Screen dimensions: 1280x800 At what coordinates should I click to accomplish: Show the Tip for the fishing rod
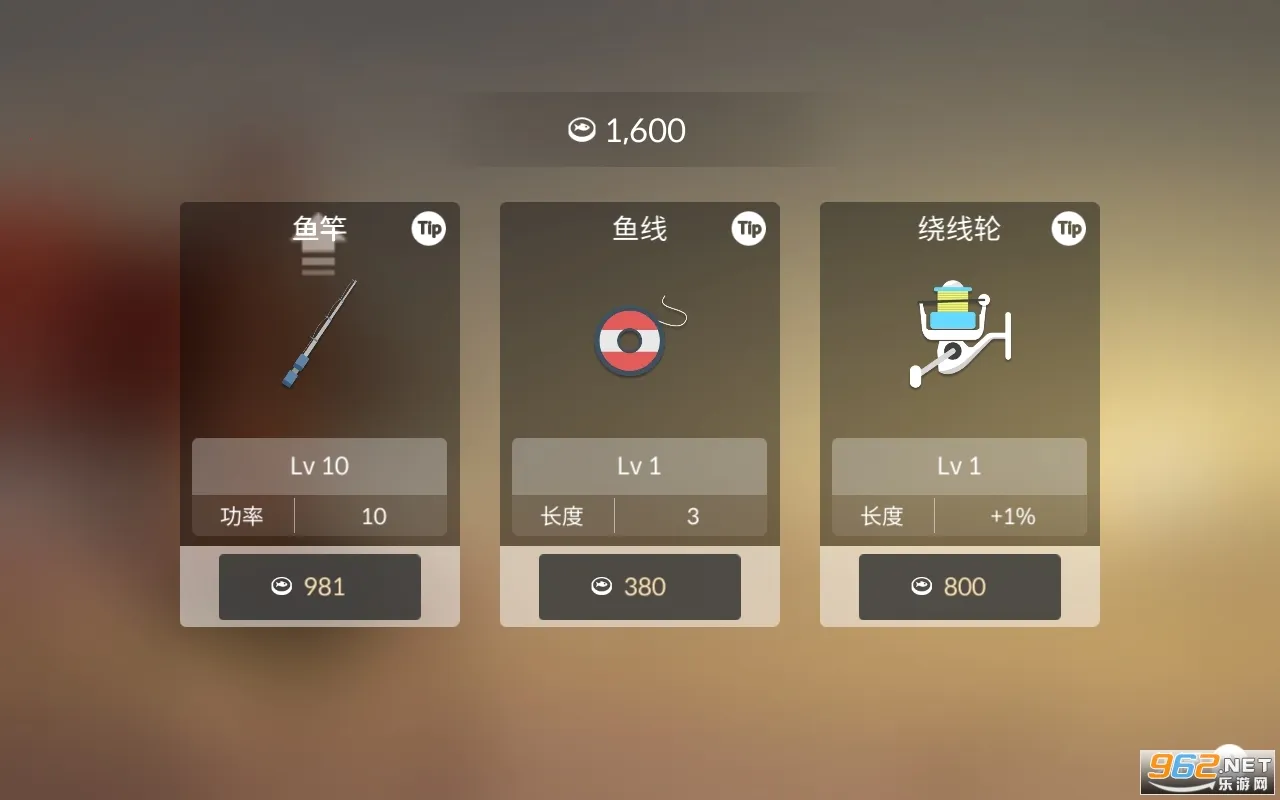point(429,229)
